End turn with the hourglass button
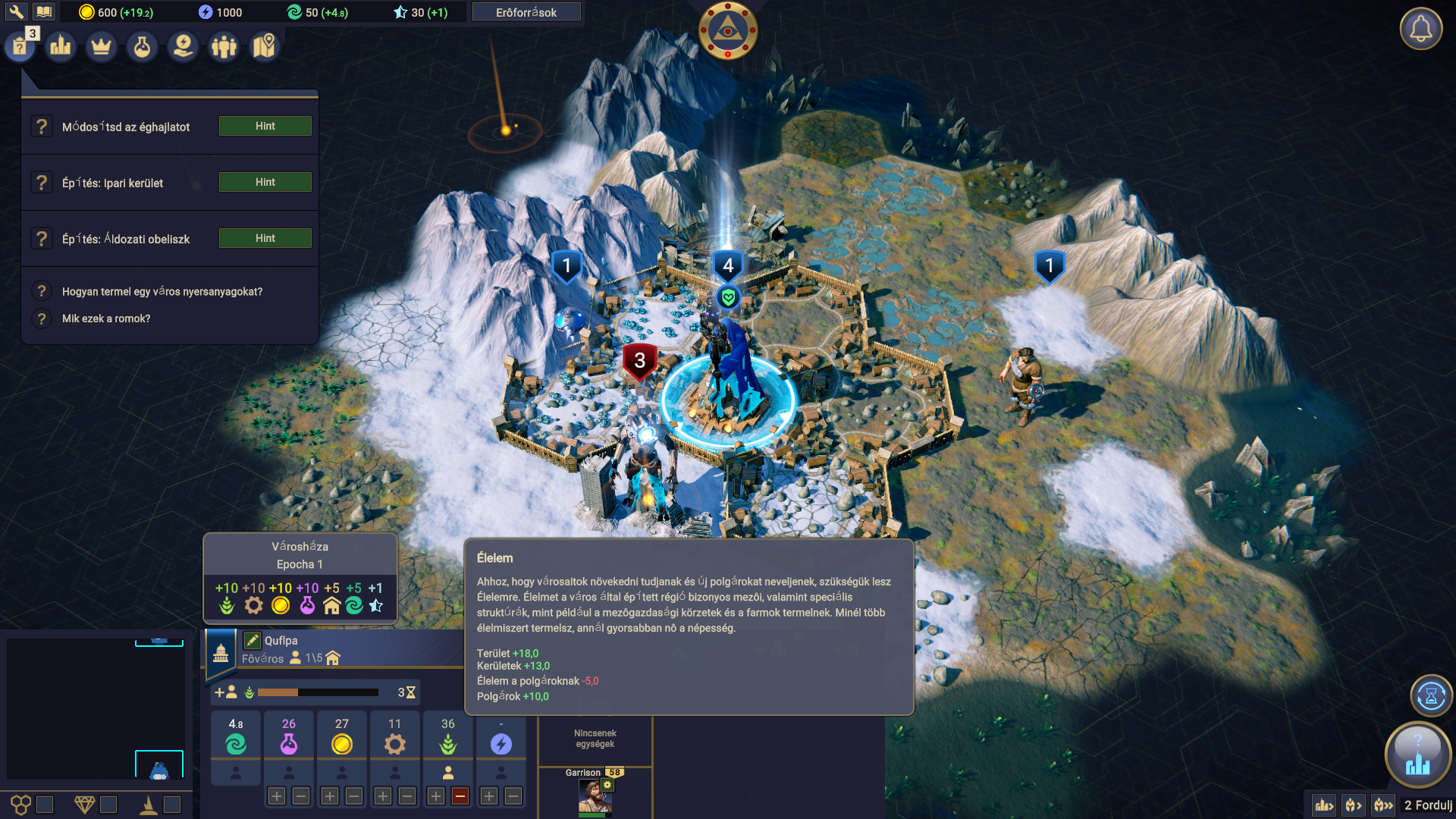 coord(1431,695)
